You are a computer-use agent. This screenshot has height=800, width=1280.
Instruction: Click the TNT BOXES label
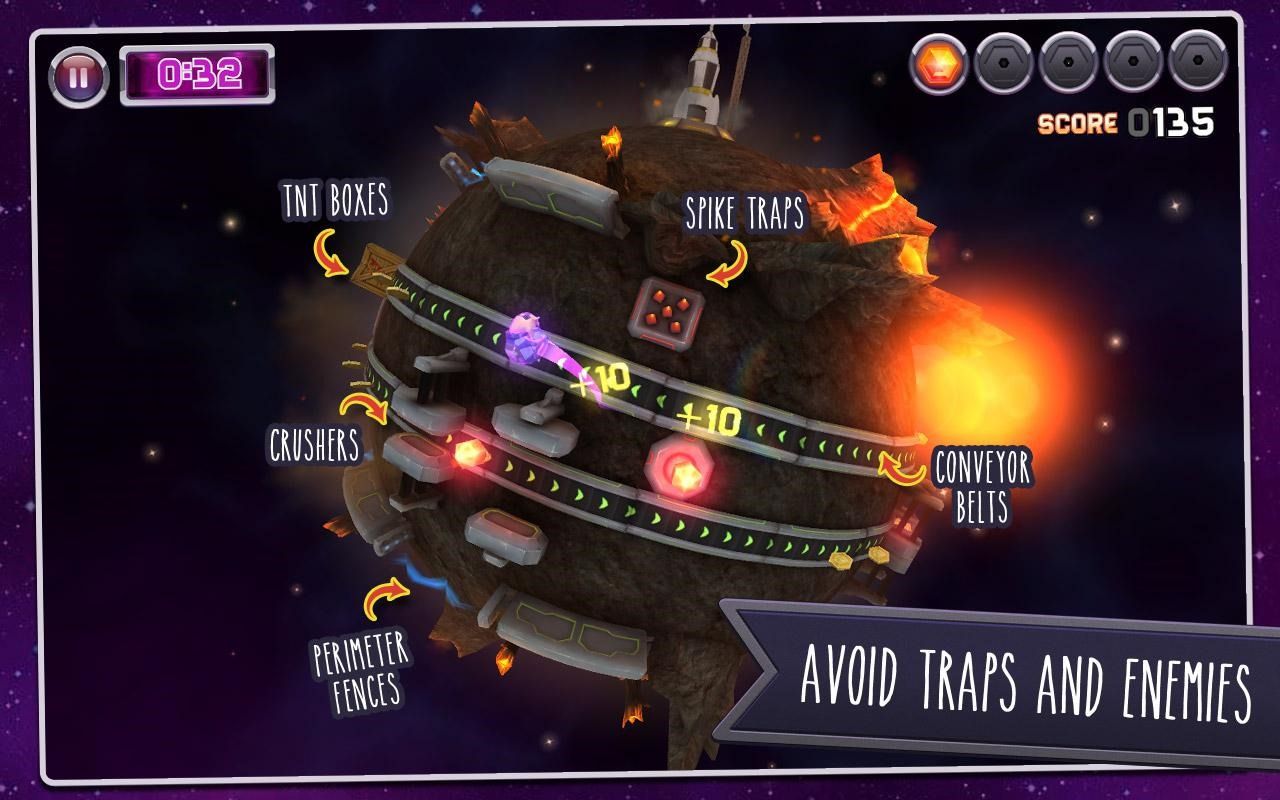coord(335,200)
